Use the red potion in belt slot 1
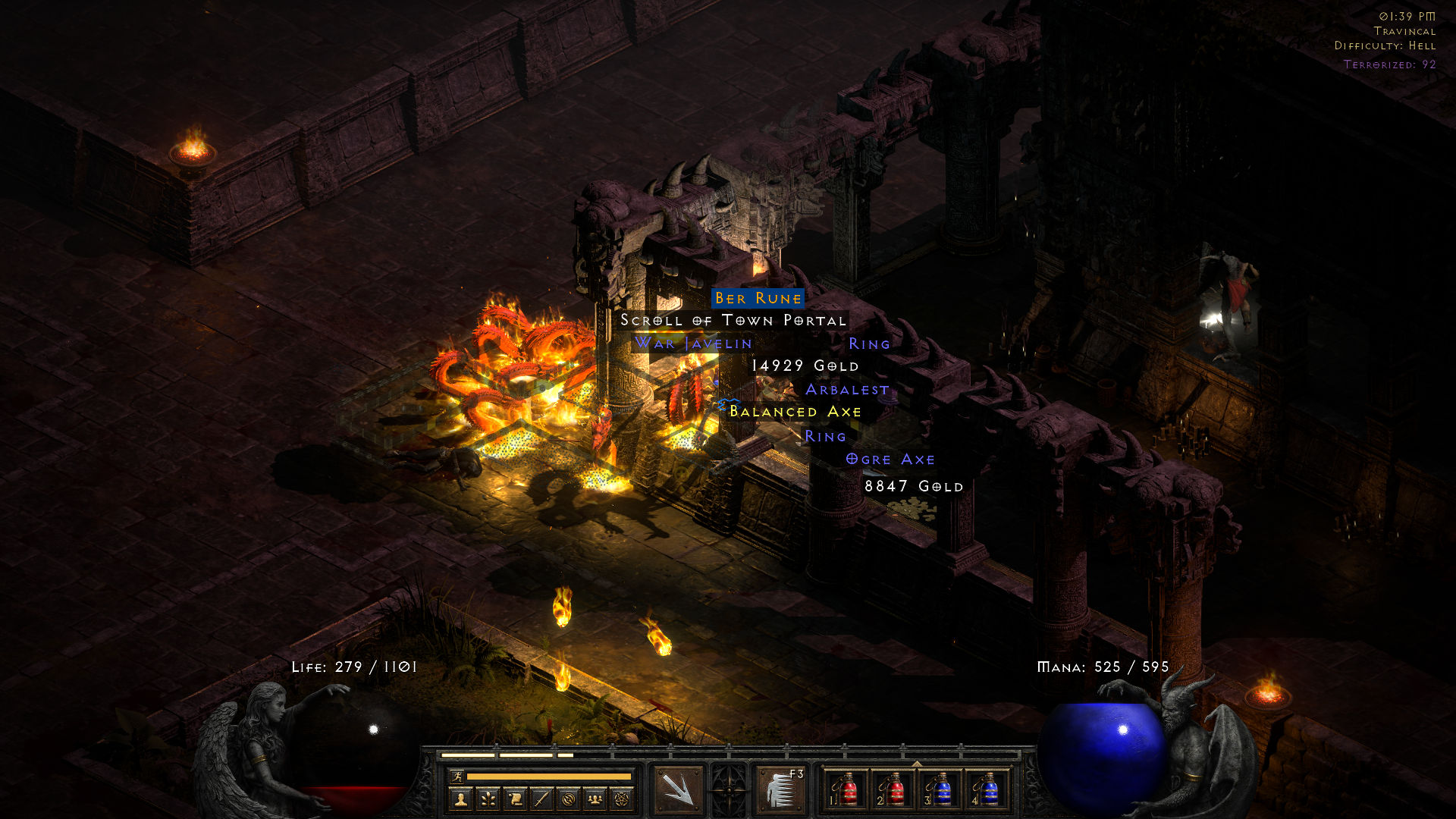The width and height of the screenshot is (1456, 819). (x=846, y=789)
